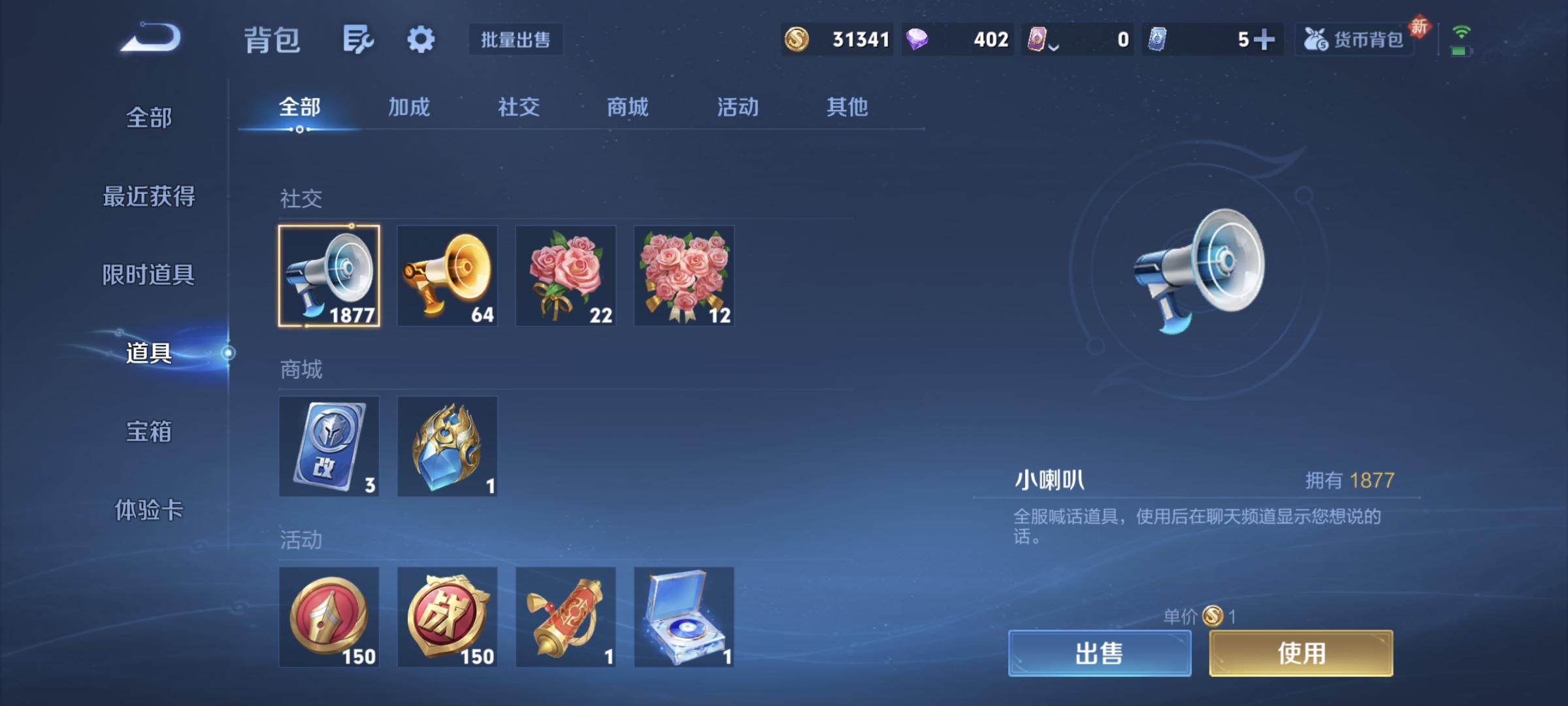Select the pink rose item with count 22
This screenshot has width=1568, height=706.
click(565, 277)
